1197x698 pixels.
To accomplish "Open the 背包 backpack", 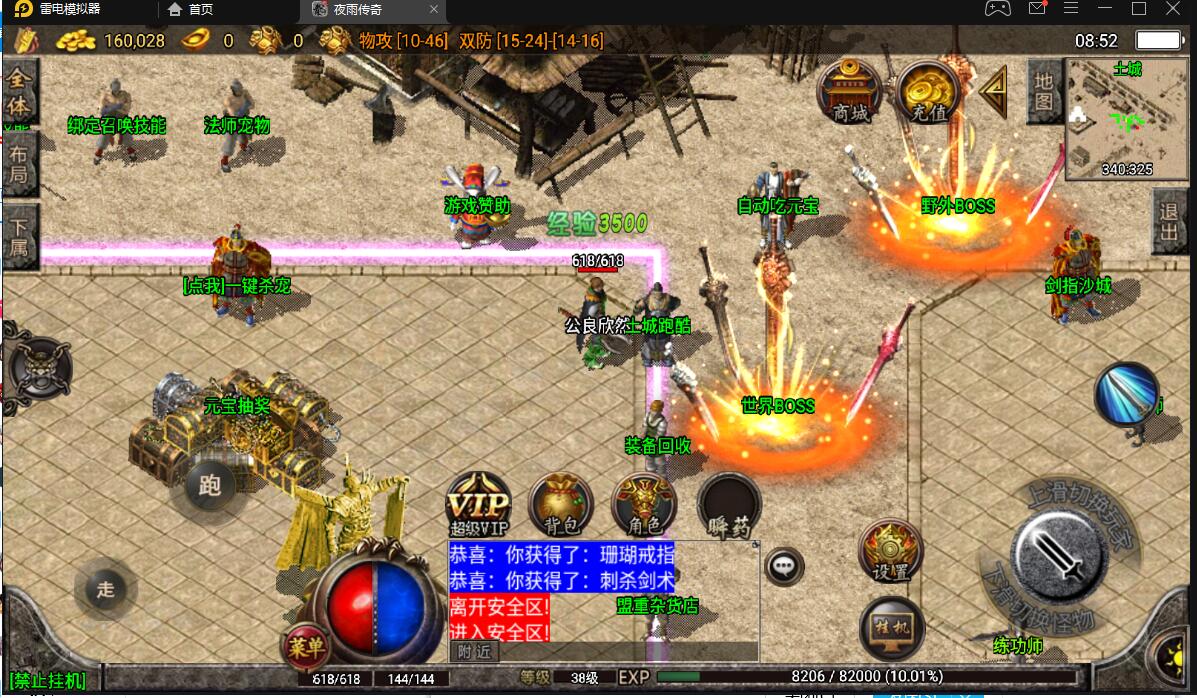I will 561,504.
